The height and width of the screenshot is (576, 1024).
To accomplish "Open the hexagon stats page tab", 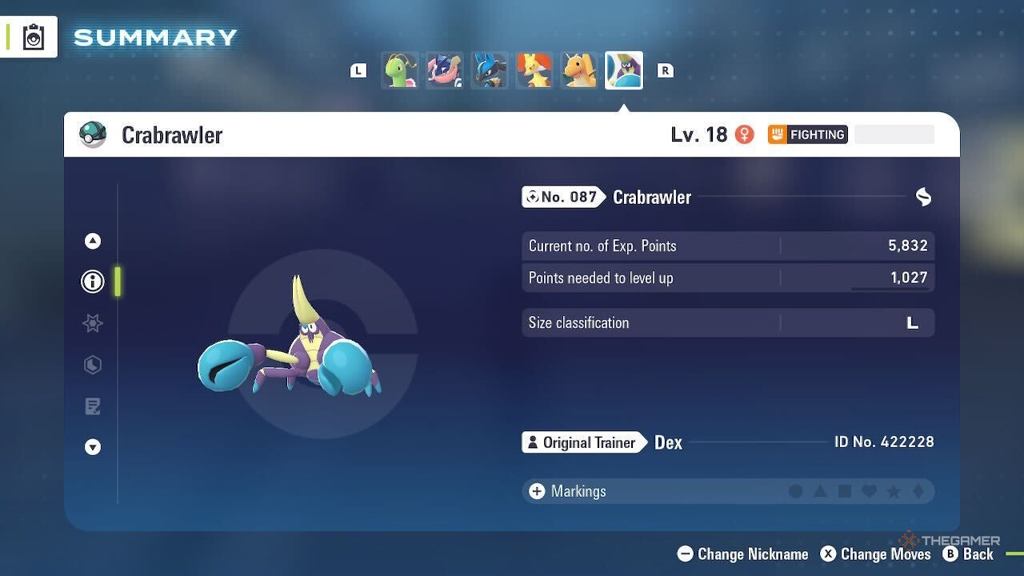I will 93,365.
